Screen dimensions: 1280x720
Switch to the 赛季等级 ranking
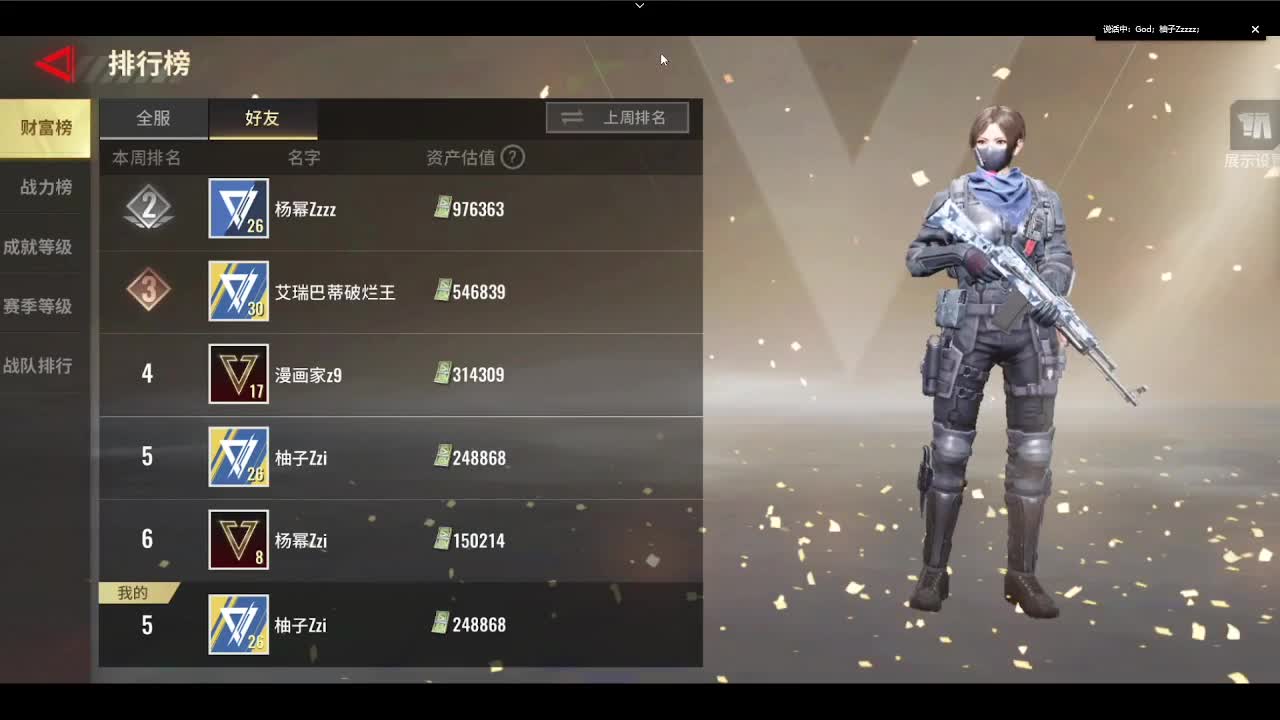tap(44, 306)
